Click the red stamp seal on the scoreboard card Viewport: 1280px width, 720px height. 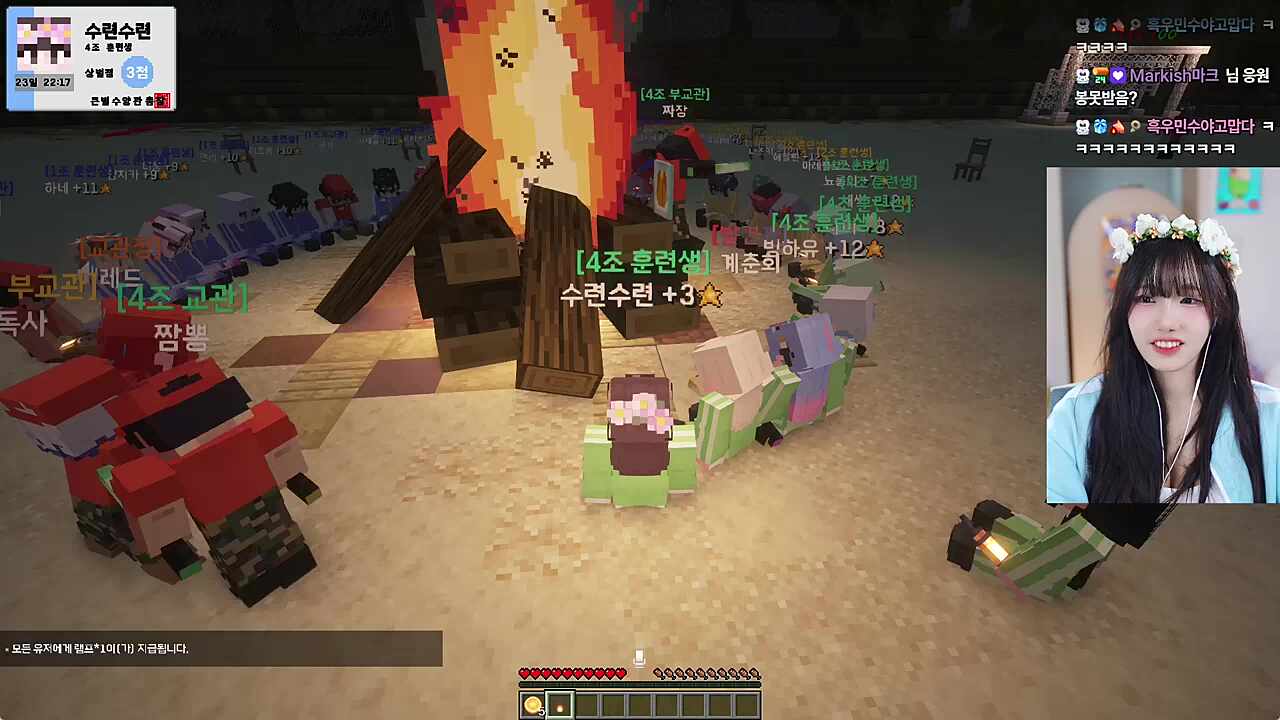pyautogui.click(x=160, y=100)
